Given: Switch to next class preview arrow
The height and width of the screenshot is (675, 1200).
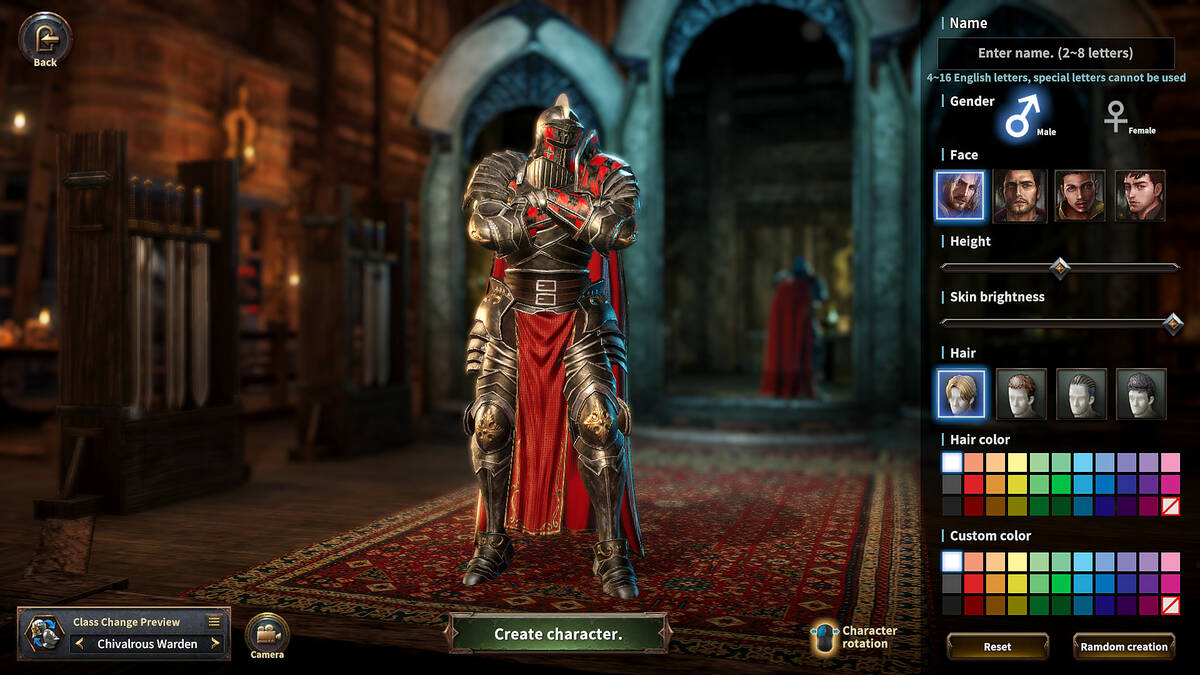Looking at the screenshot, I should (215, 644).
